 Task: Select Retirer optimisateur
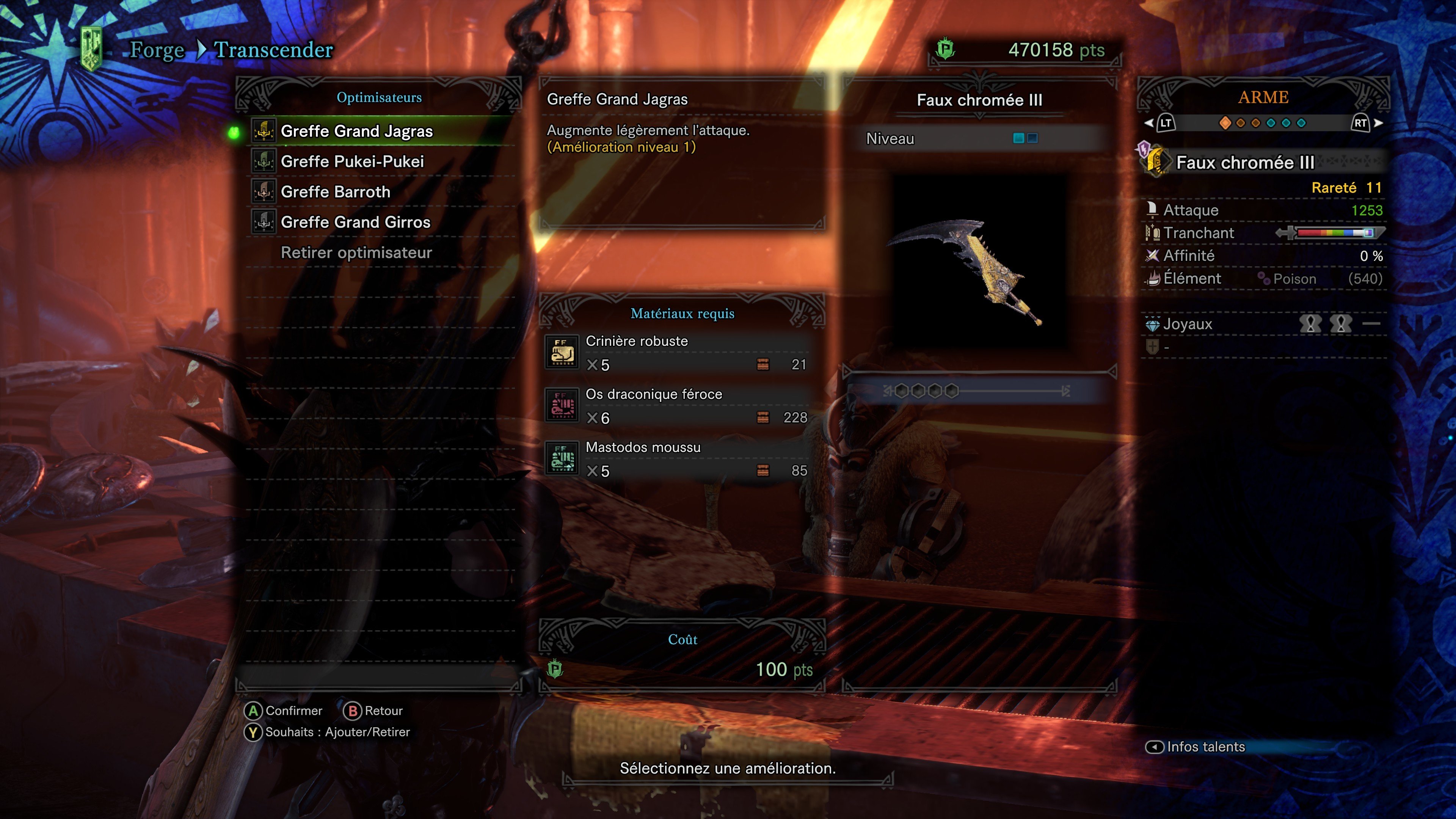point(356,253)
